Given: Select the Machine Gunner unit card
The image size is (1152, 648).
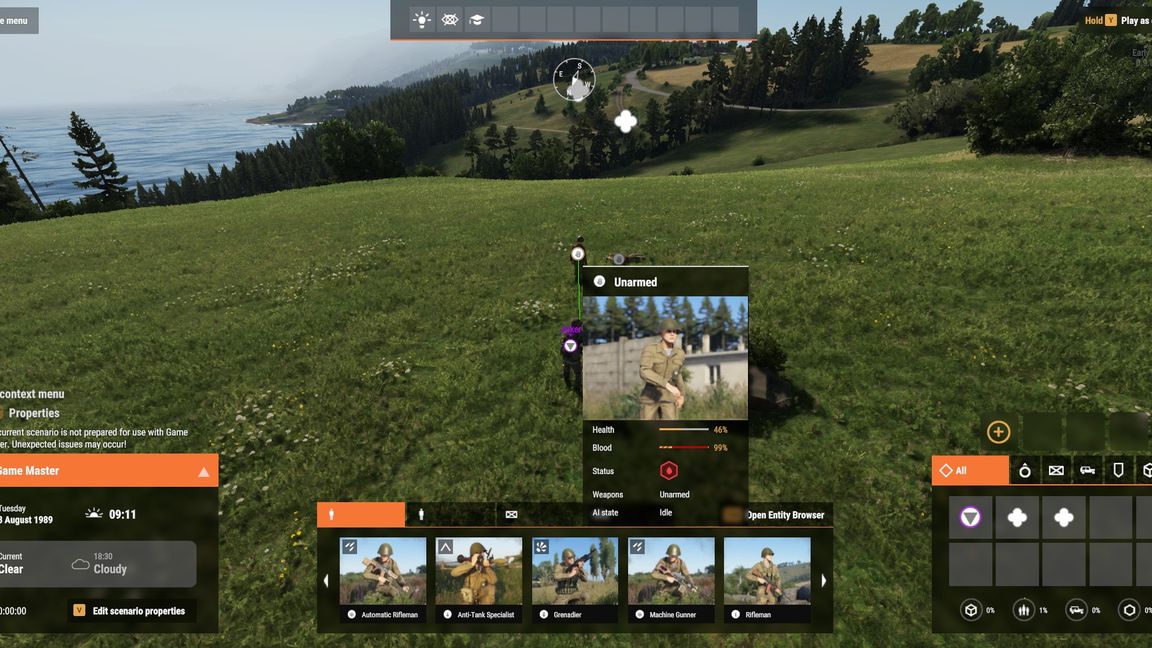Looking at the screenshot, I should pyautogui.click(x=671, y=578).
